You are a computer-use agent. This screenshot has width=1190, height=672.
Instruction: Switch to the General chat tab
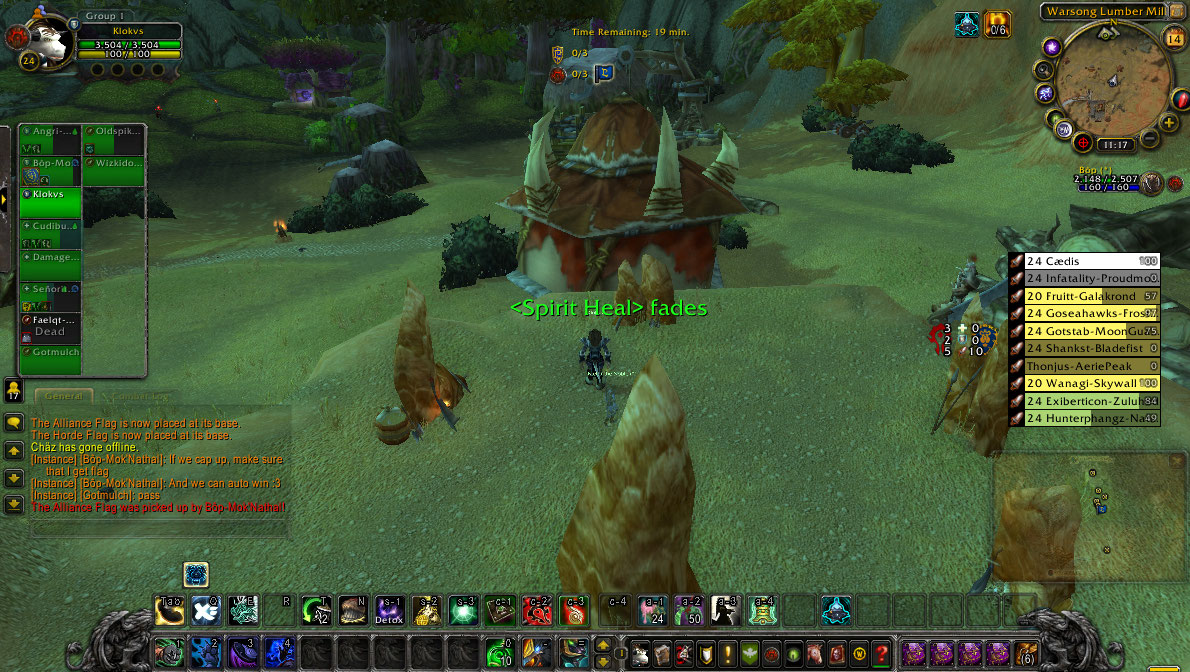(63, 397)
